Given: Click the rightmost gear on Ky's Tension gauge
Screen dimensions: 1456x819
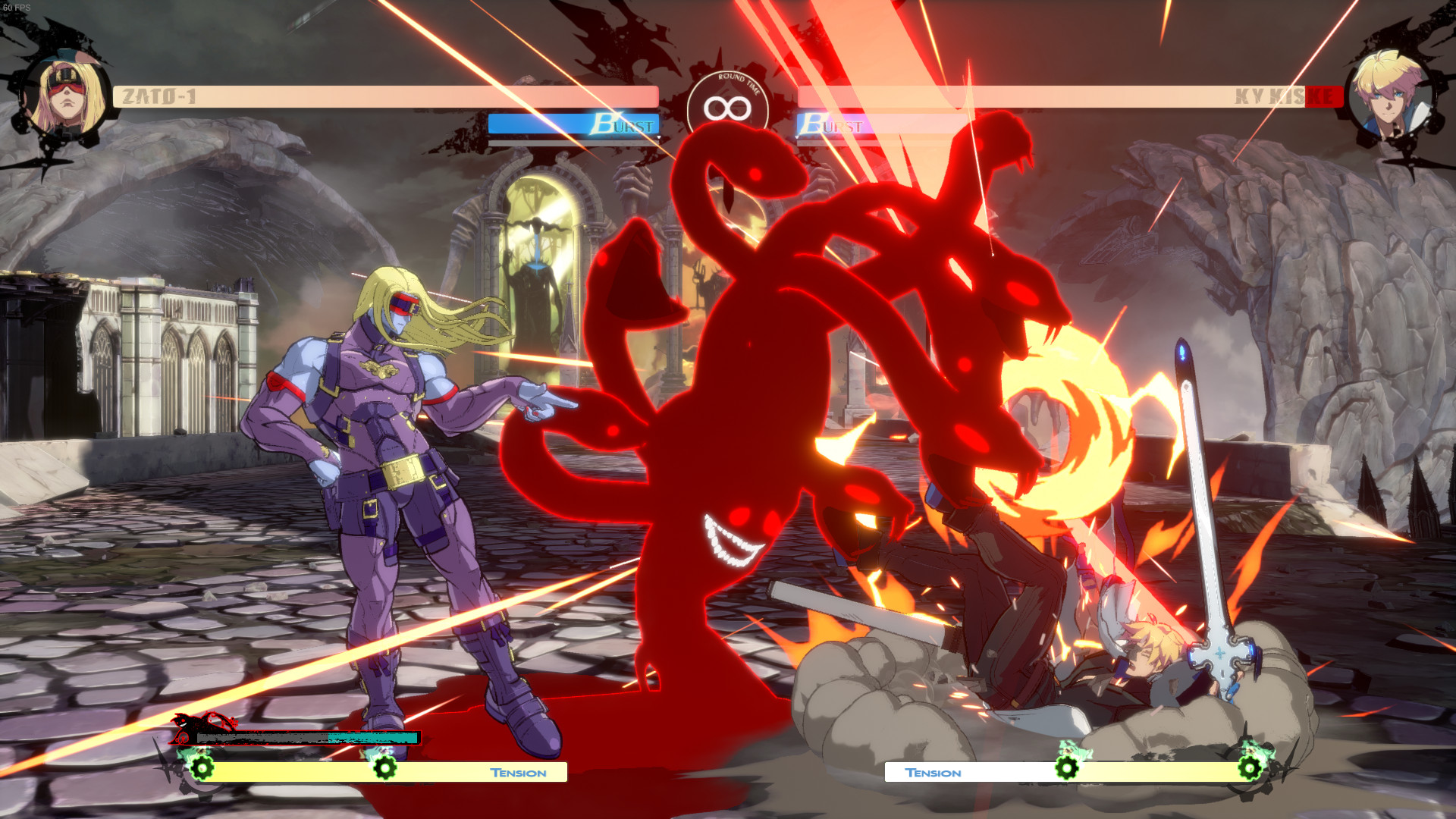Looking at the screenshot, I should pyautogui.click(x=1250, y=769).
